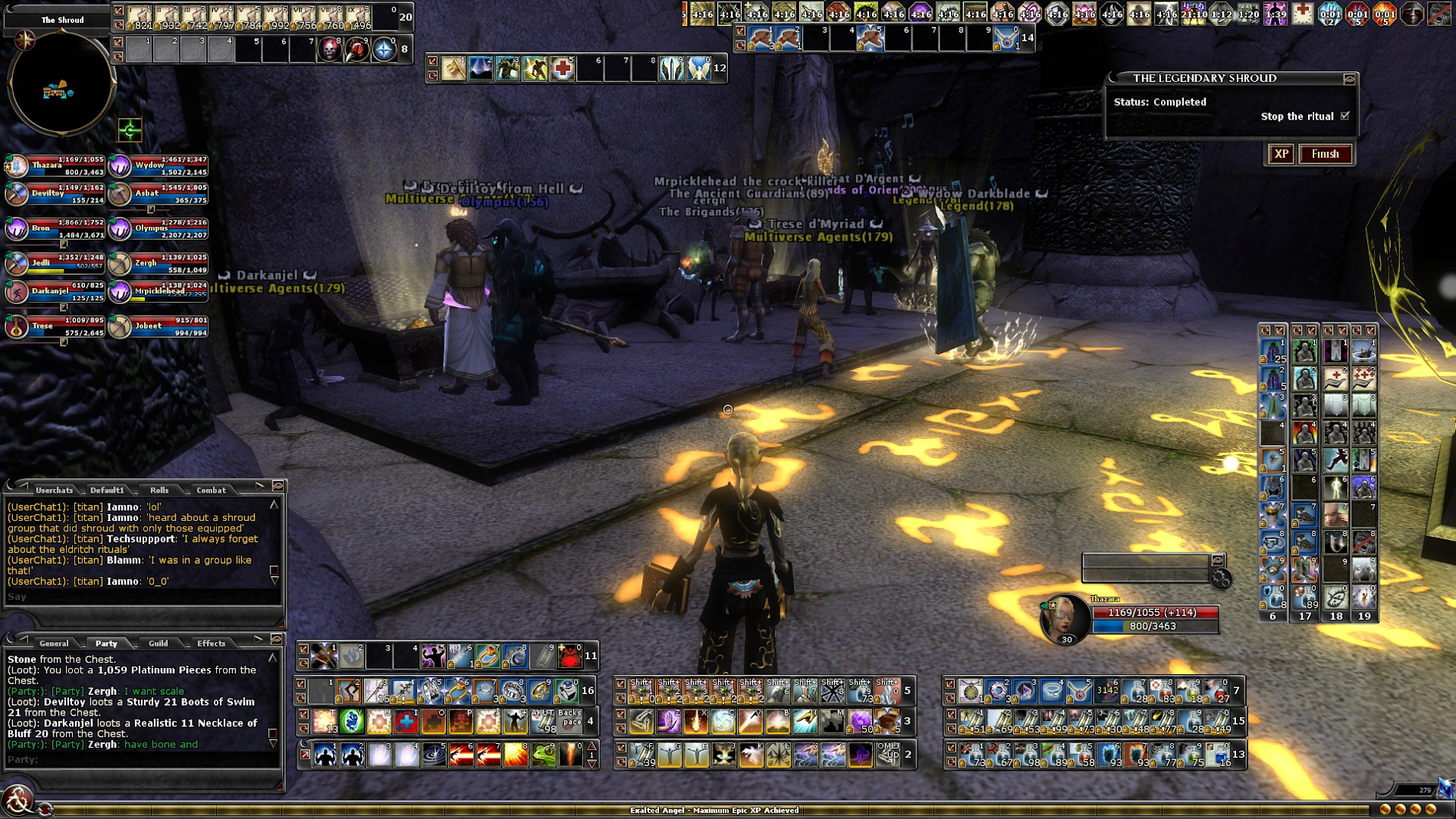This screenshot has height=819, width=1456.
Task: Select the Default1 chat tab
Action: [x=107, y=490]
